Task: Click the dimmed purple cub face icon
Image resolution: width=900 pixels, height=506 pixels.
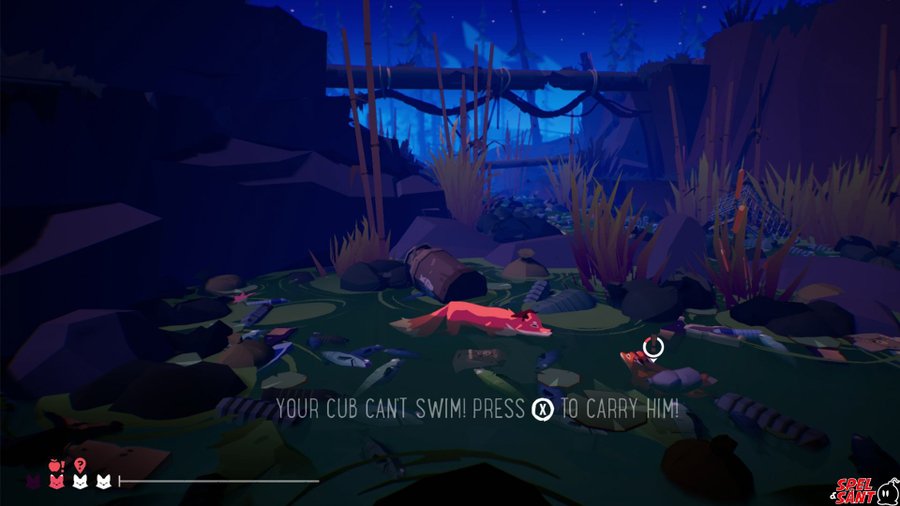Action: (35, 482)
